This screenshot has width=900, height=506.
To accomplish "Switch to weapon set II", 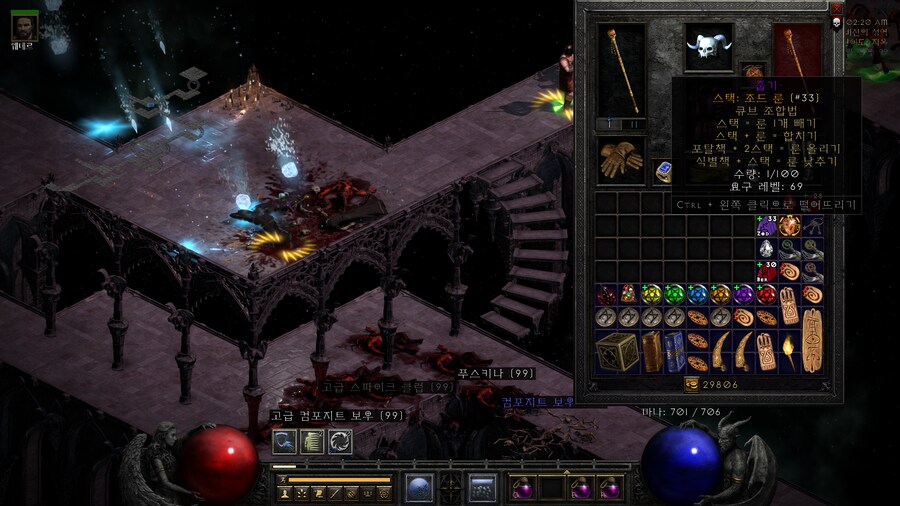I will pos(631,124).
